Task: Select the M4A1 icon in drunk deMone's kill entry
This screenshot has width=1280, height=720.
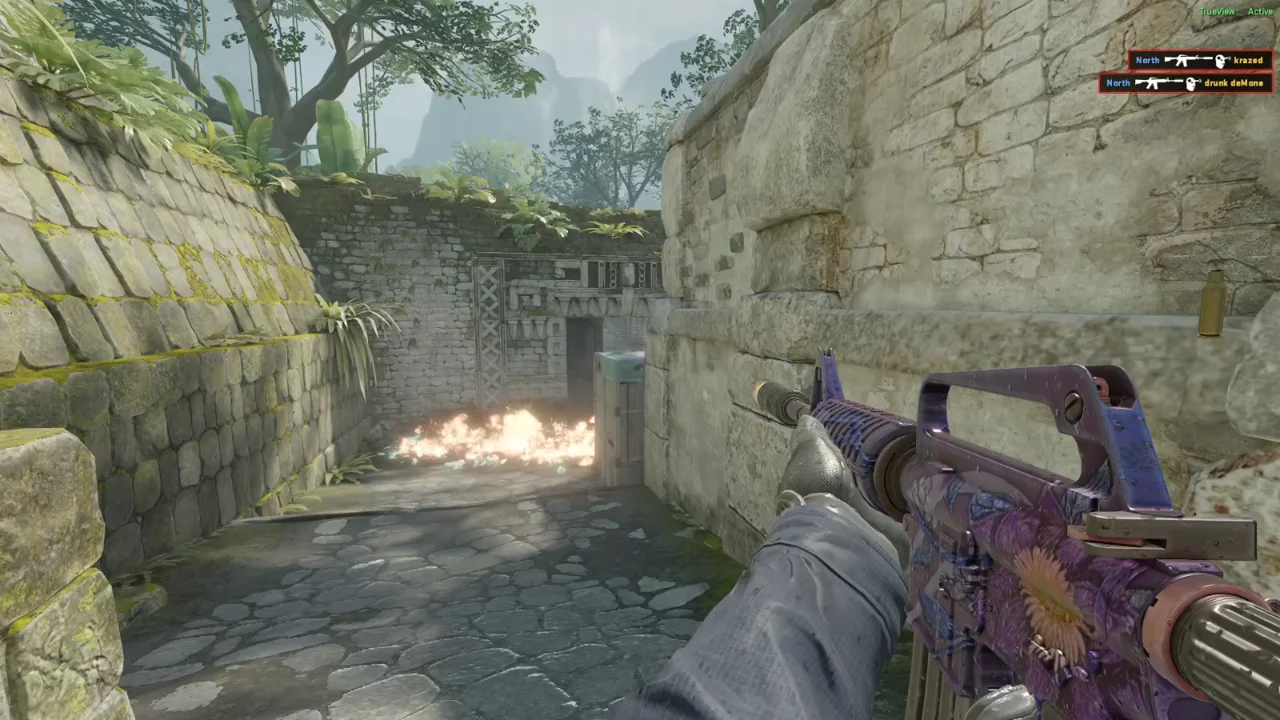Action: click(x=1159, y=83)
